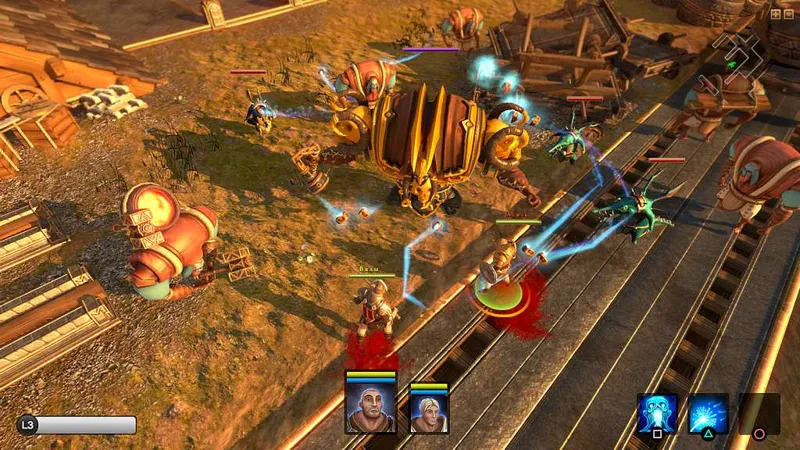The height and width of the screenshot is (450, 800).
Task: Select the empty third ability slot
Action: coord(759,413)
